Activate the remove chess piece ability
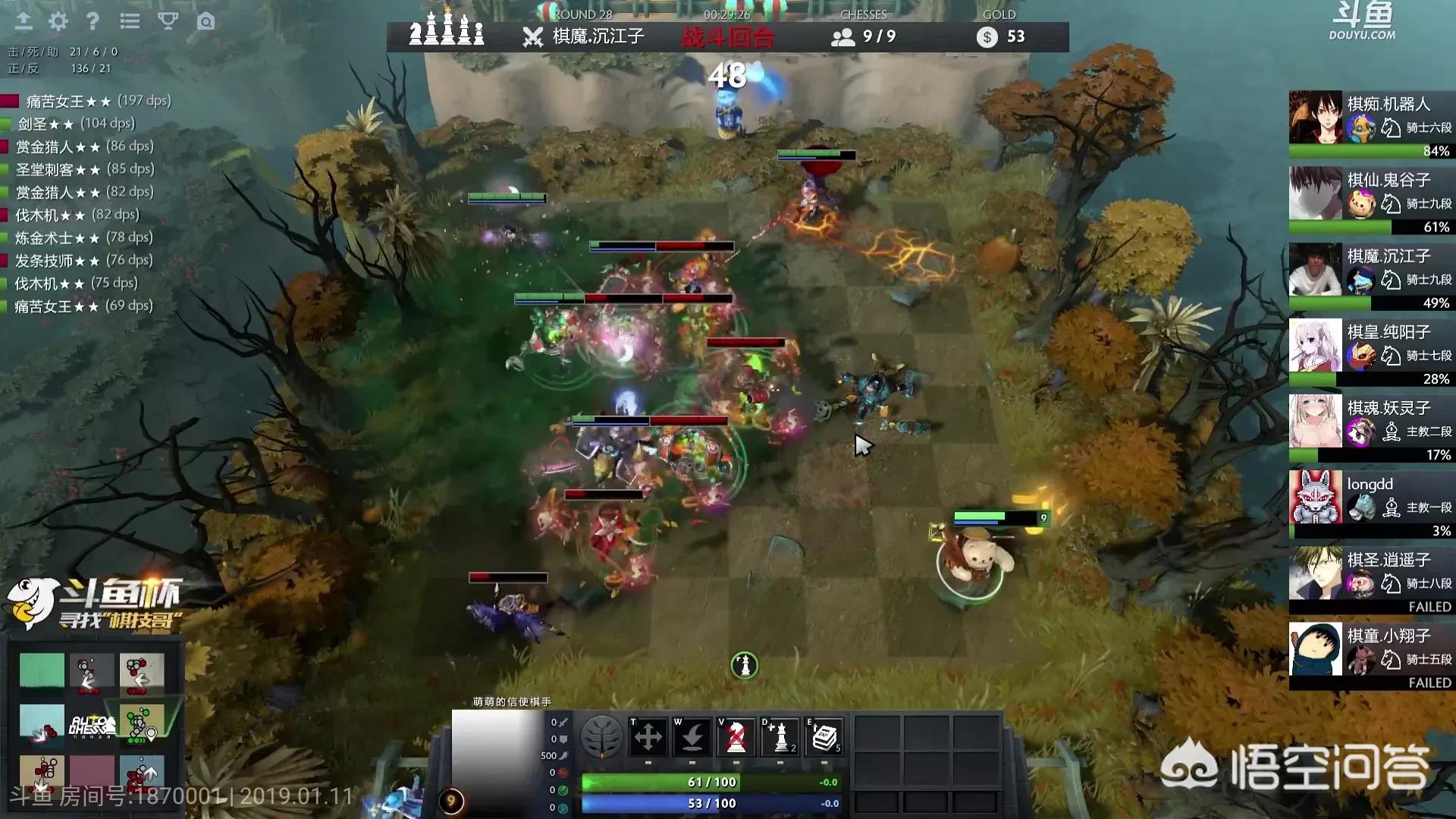 pyautogui.click(x=736, y=736)
